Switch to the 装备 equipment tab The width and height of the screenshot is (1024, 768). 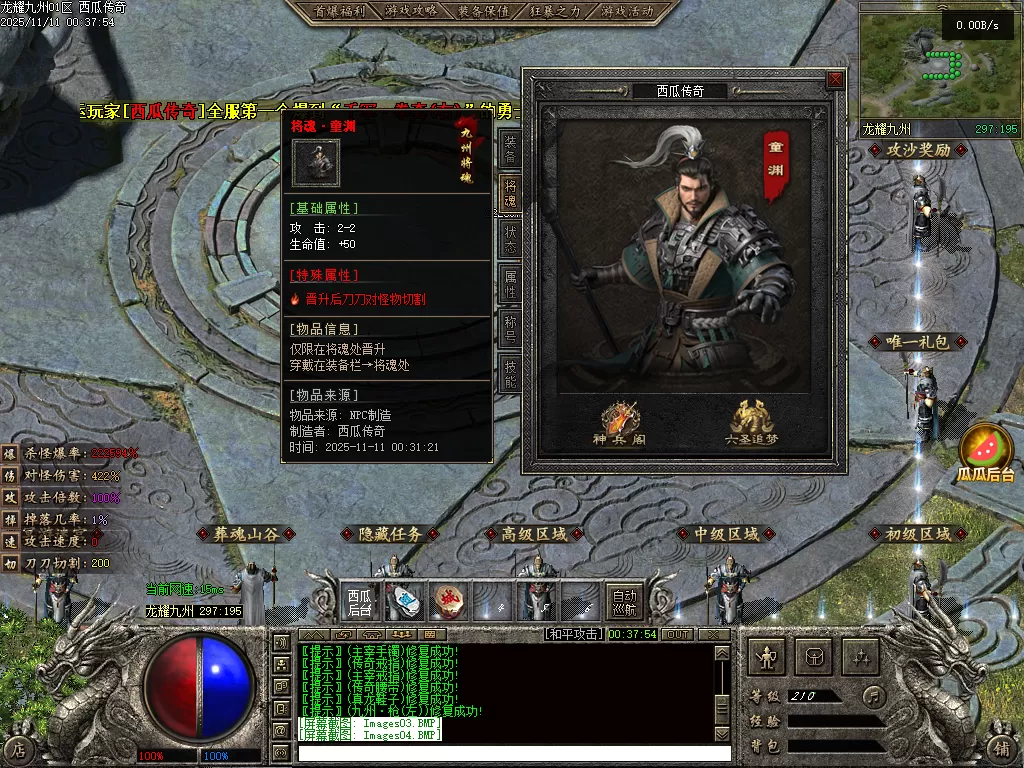tap(510, 149)
